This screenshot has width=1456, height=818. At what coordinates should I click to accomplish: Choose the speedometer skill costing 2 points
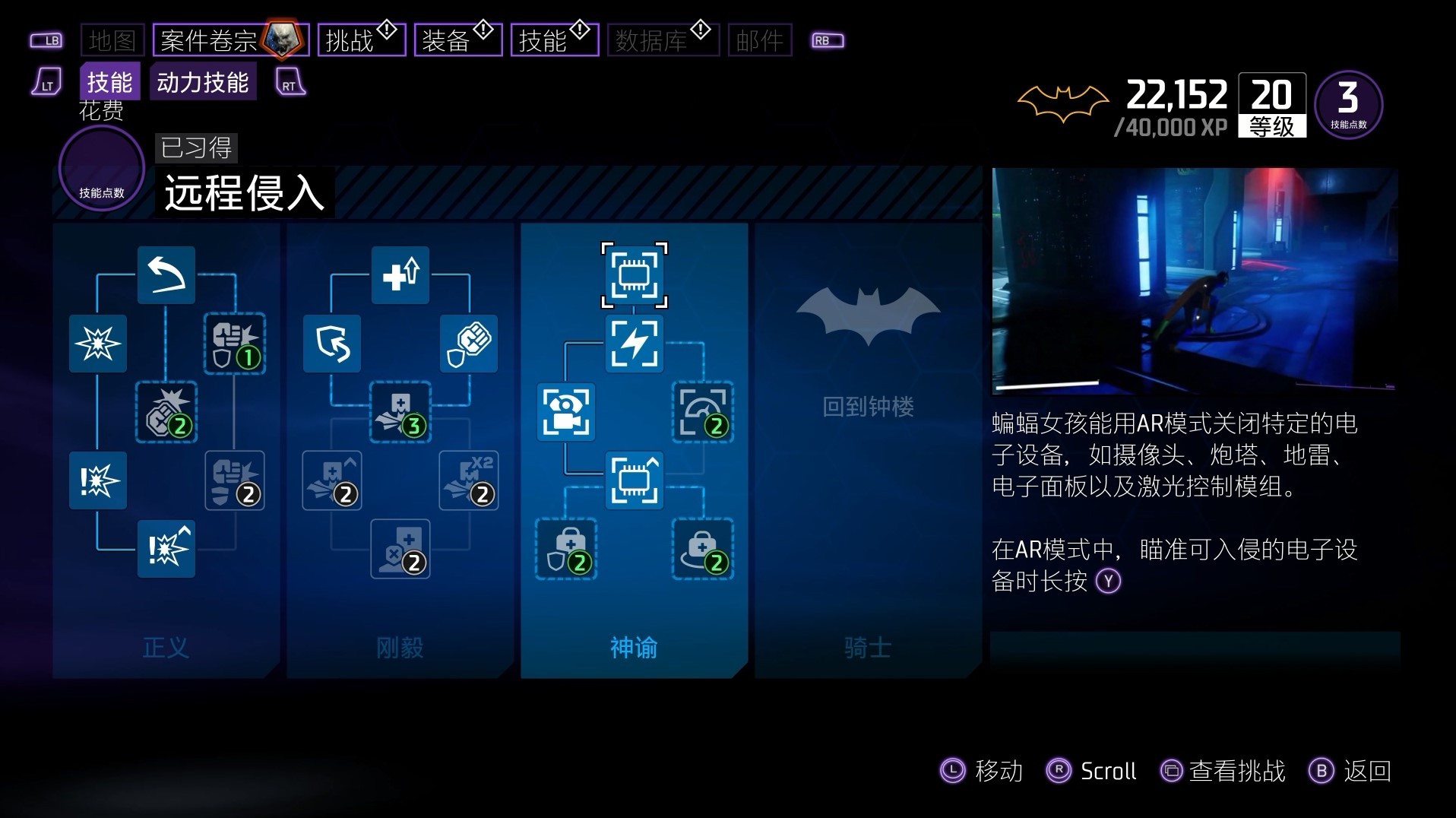click(703, 412)
